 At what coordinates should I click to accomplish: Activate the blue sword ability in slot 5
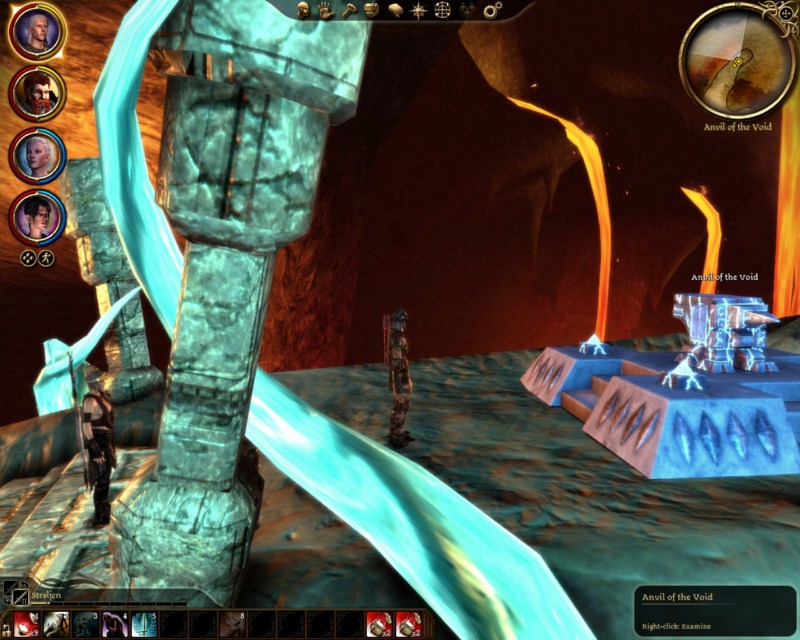(x=144, y=624)
